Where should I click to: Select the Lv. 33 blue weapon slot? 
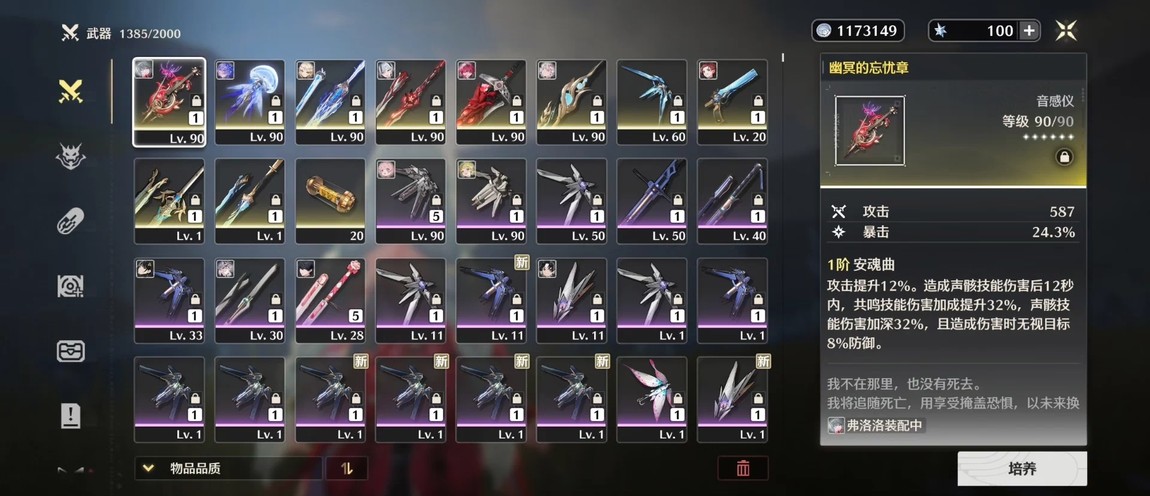point(170,300)
